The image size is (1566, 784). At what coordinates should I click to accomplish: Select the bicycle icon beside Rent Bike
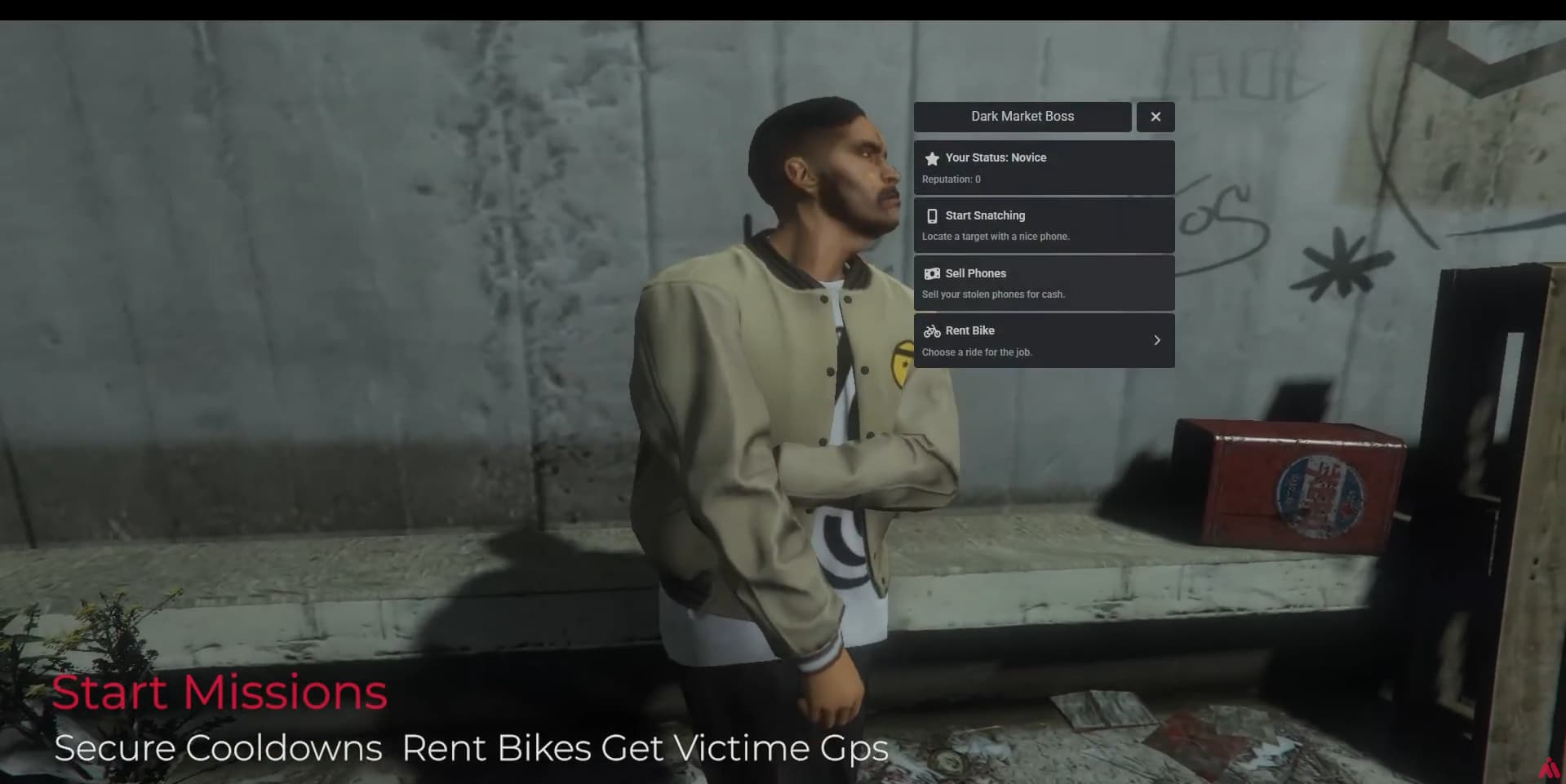coord(931,331)
